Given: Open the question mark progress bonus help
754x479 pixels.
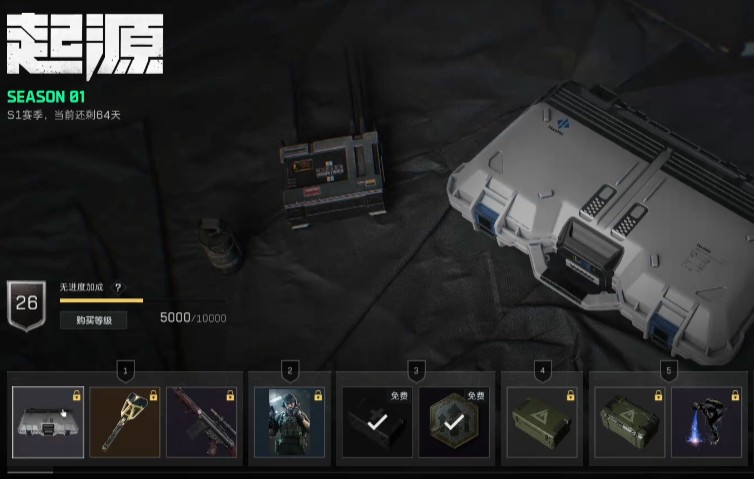Looking at the screenshot, I should click(118, 287).
